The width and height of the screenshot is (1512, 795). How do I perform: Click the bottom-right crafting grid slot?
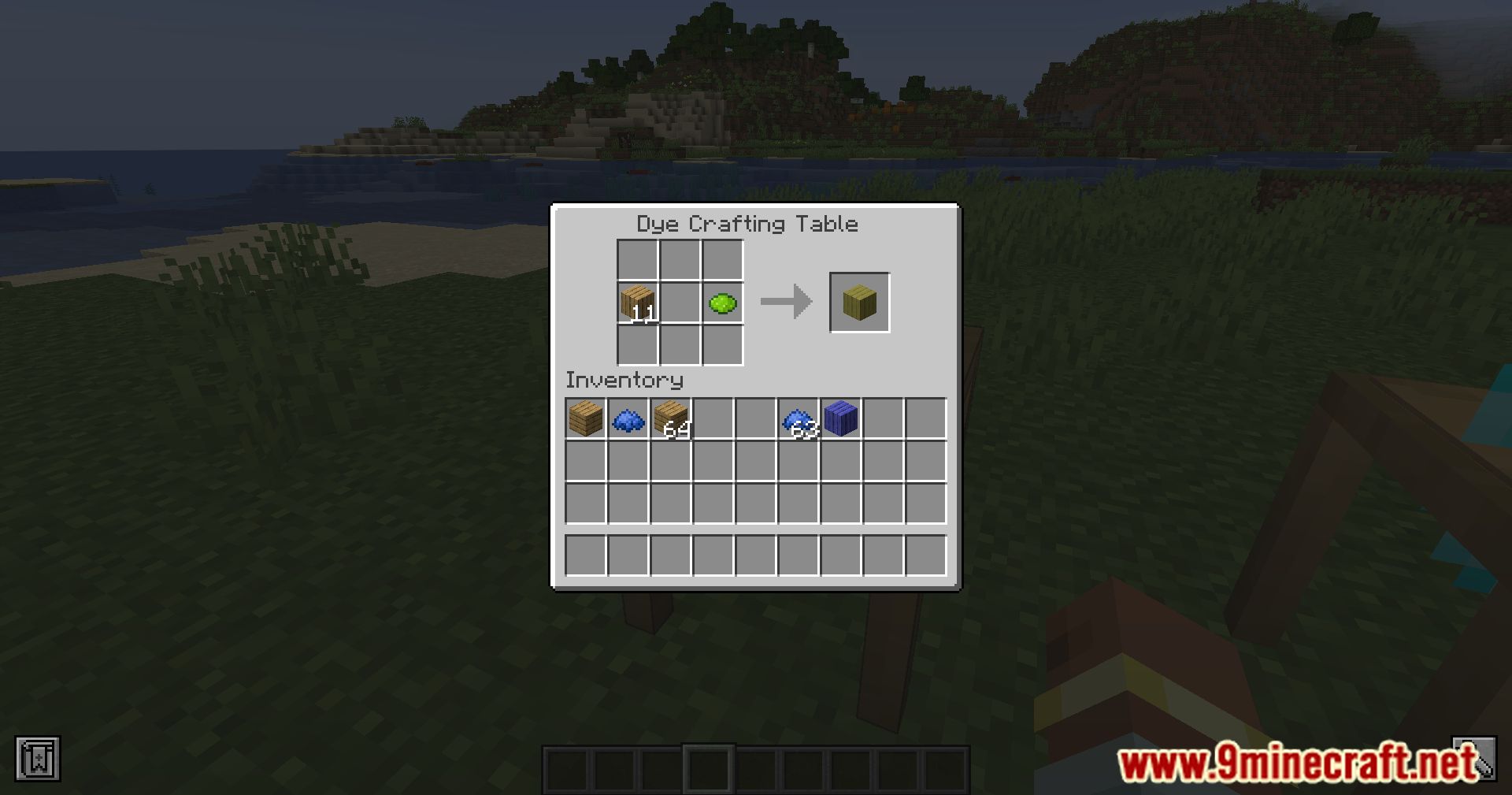pyautogui.click(x=722, y=344)
